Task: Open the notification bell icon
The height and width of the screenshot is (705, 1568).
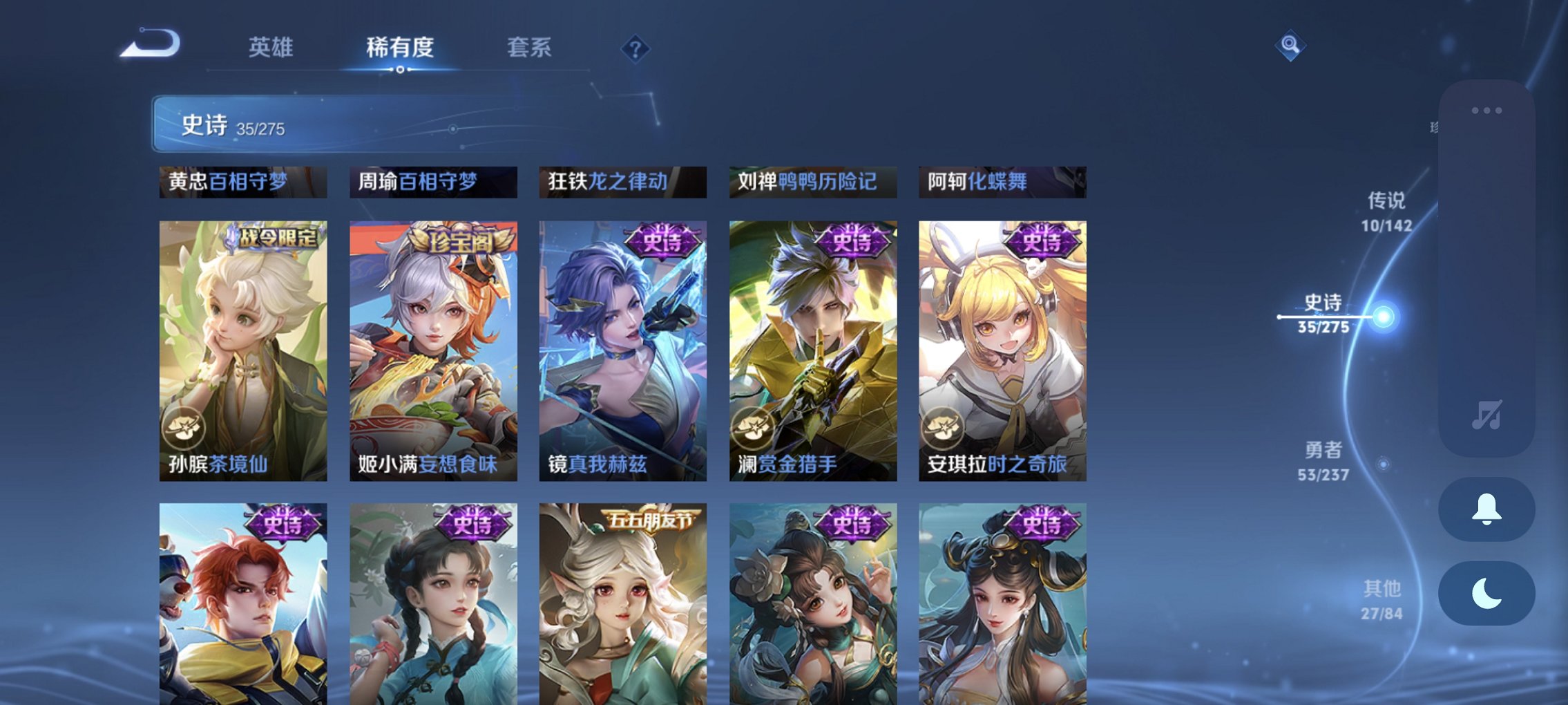Action: [1485, 510]
